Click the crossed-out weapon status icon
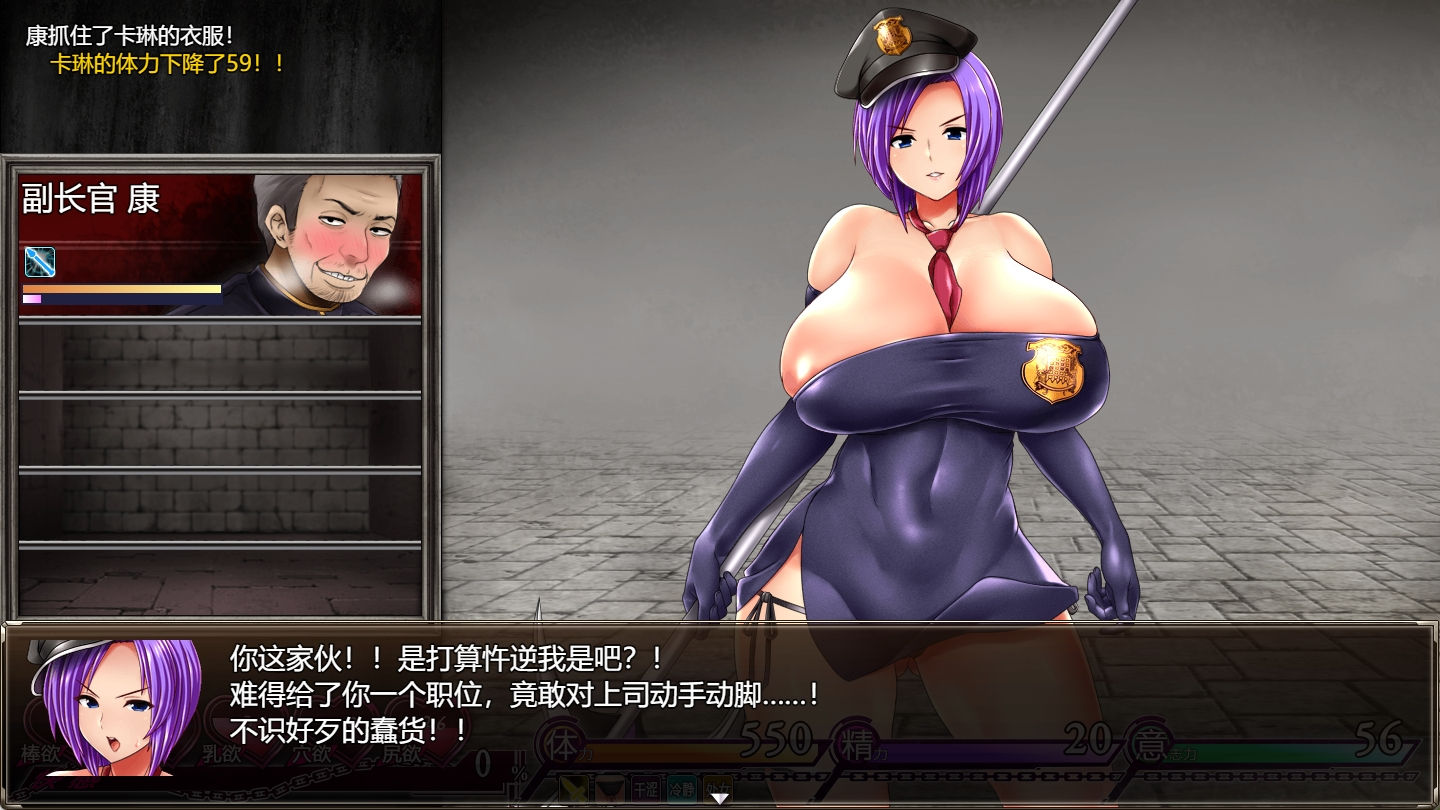1440x810 pixels. [x=574, y=788]
